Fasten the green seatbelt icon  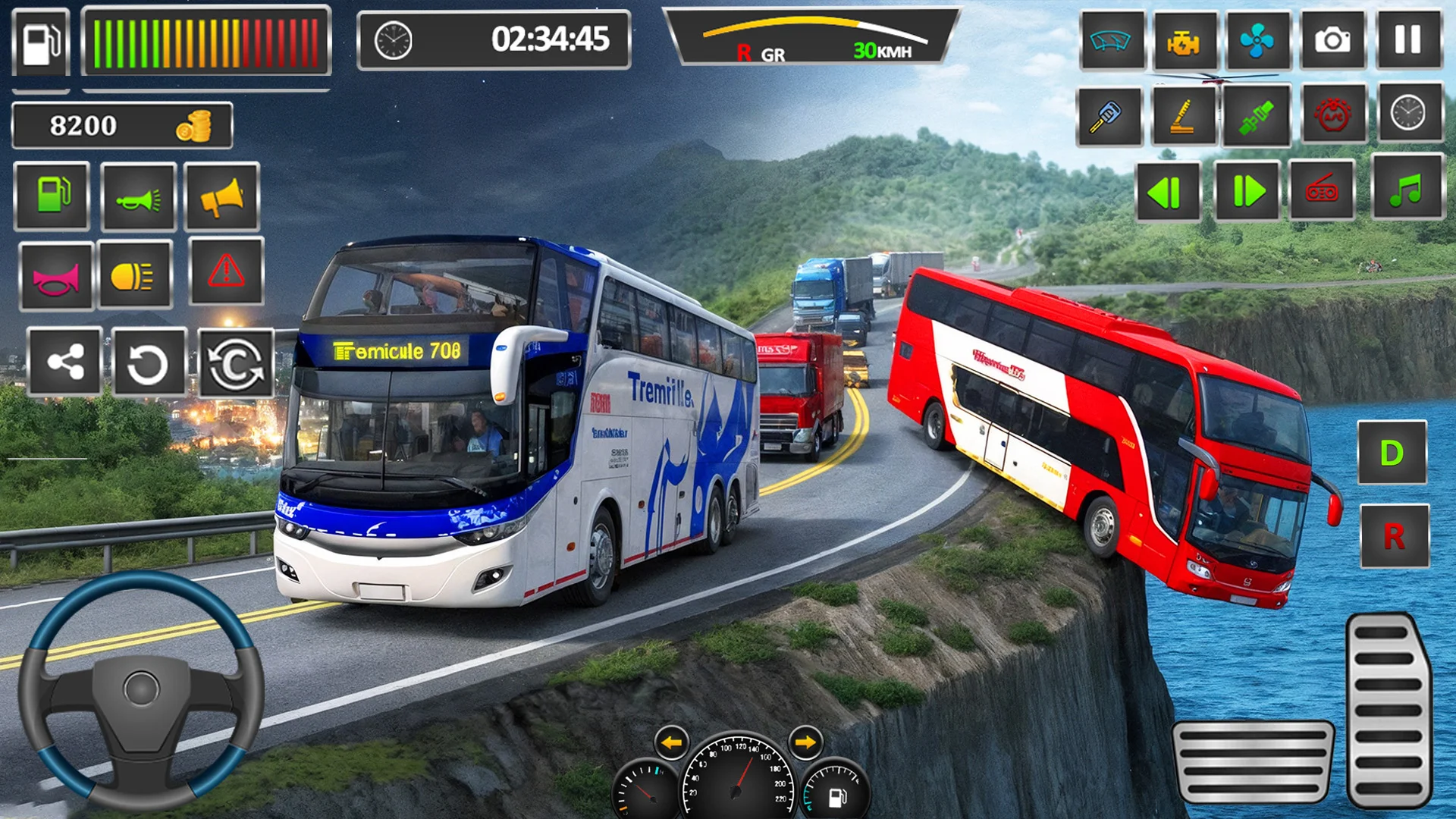click(1256, 116)
